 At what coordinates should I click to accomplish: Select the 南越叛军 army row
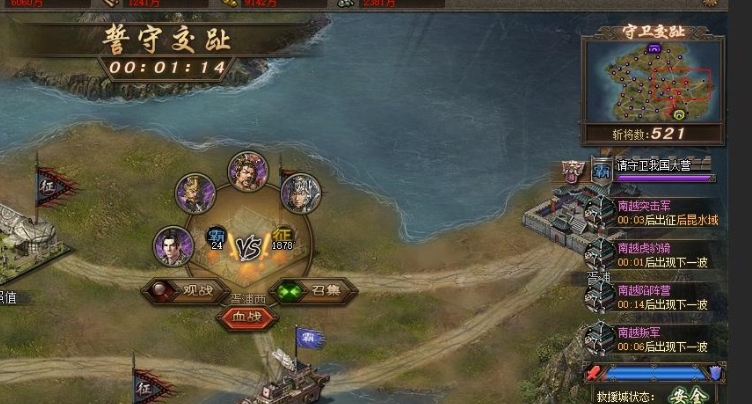(x=651, y=339)
